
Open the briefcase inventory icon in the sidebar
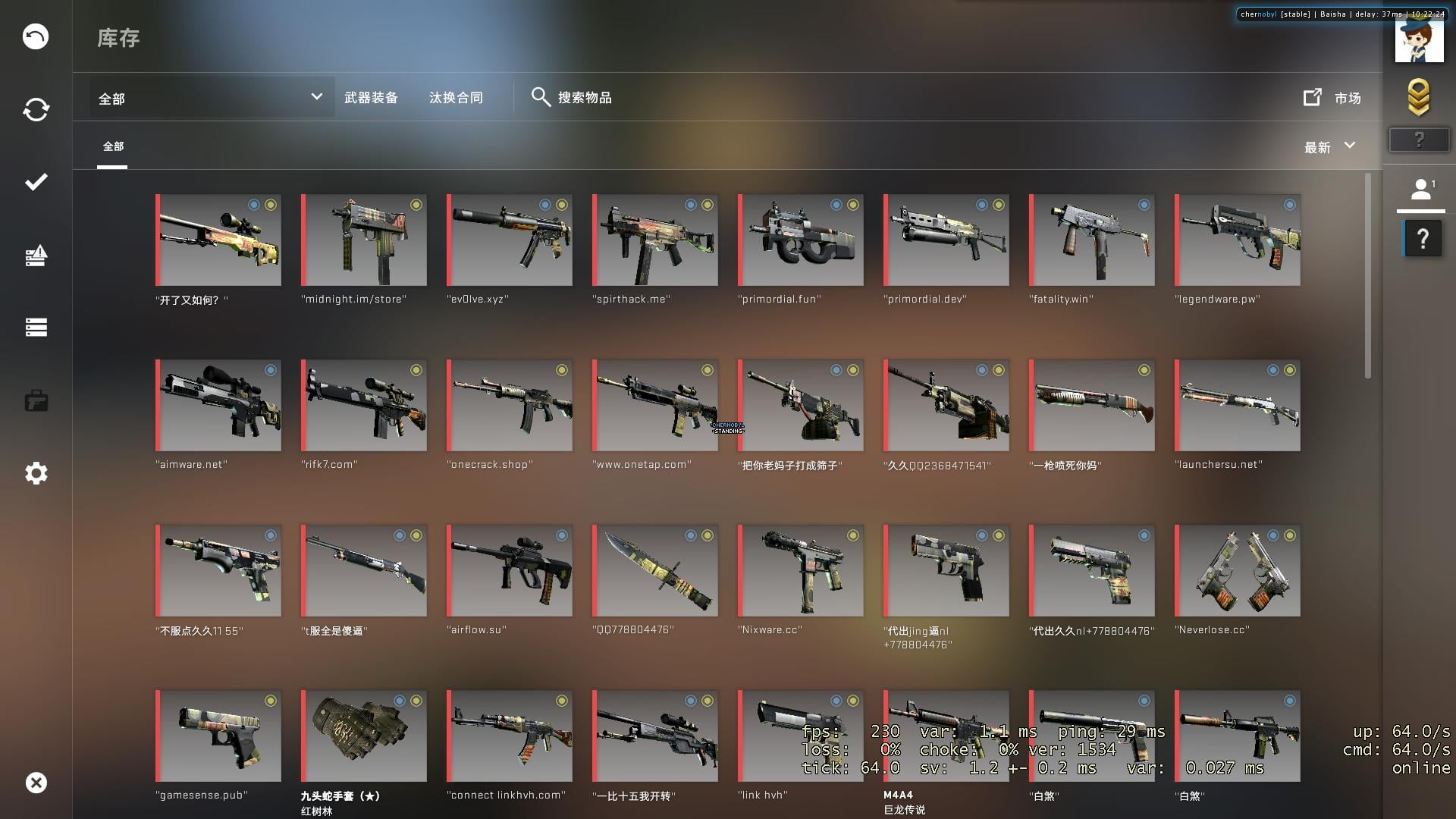click(35, 400)
